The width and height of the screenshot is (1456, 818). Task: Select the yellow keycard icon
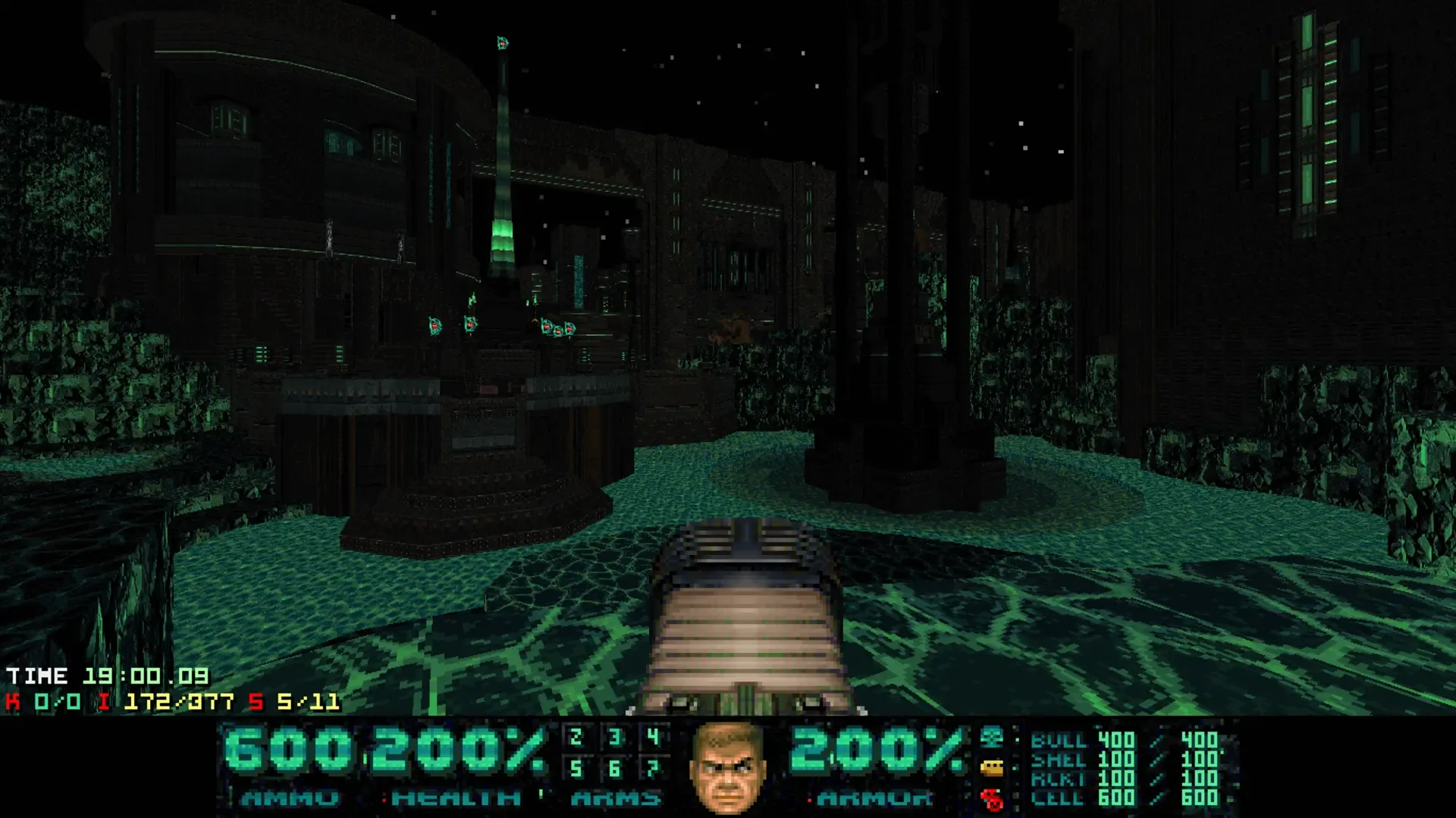click(992, 768)
